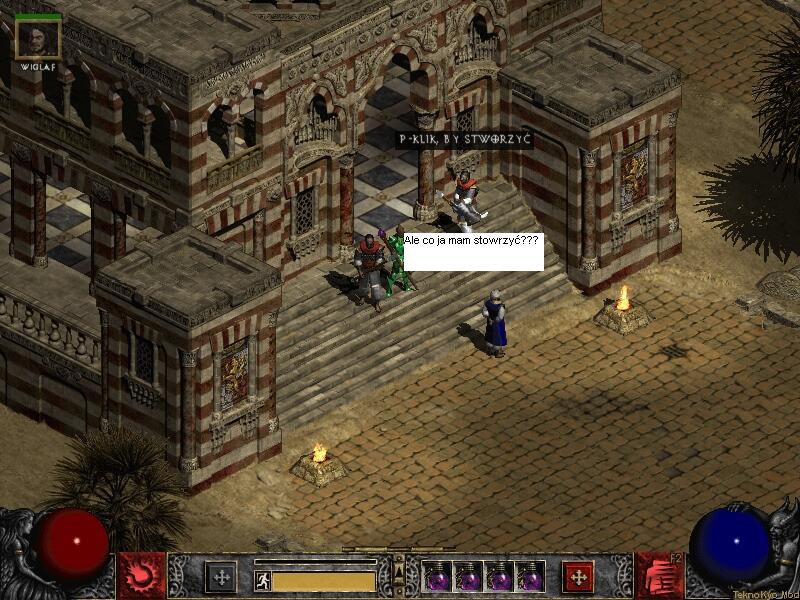Screen dimensions: 800x600
Task: Toggle run/walk with the running man icon
Action: tap(263, 580)
